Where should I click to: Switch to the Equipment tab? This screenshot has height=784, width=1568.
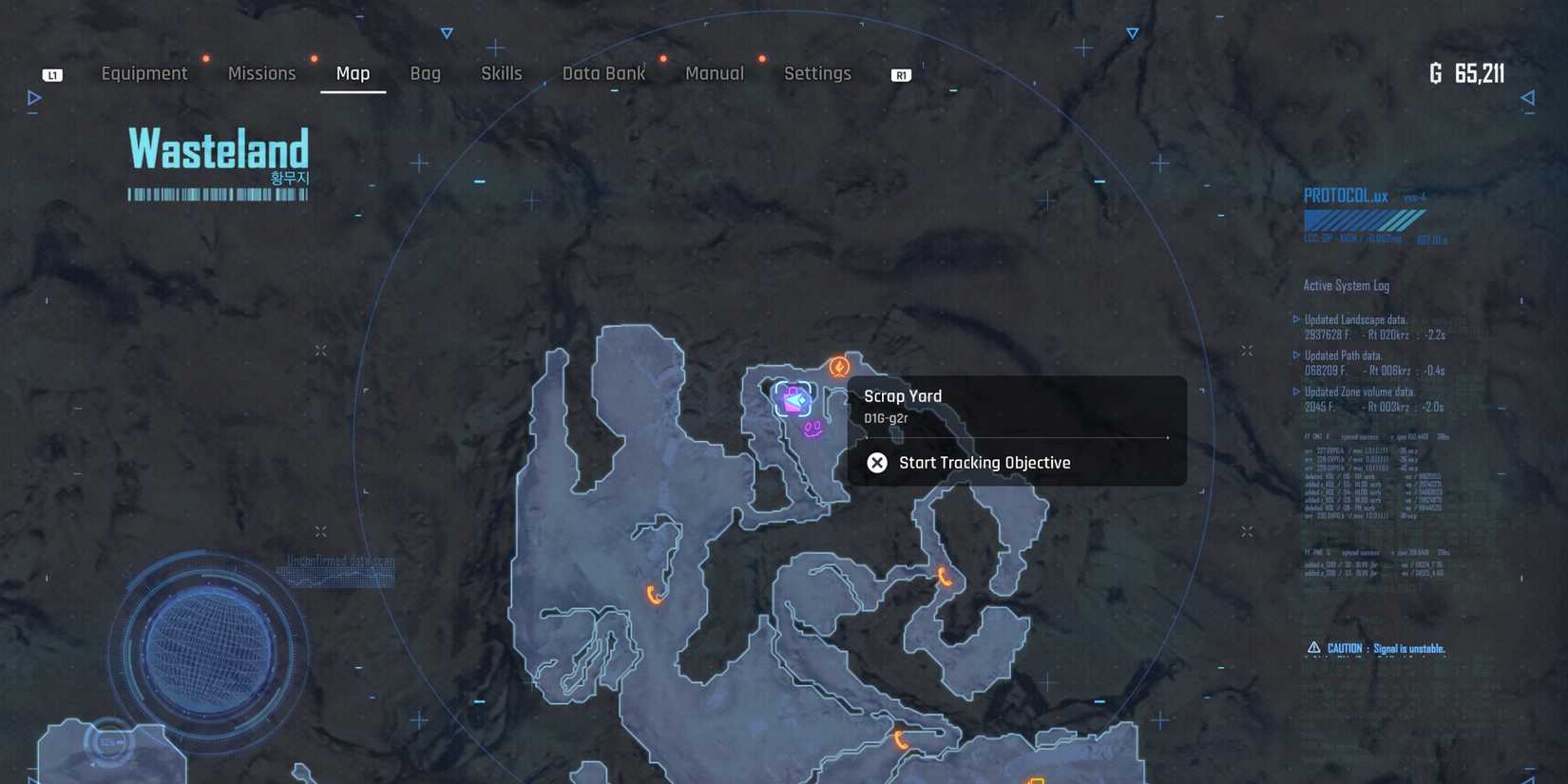coord(144,73)
